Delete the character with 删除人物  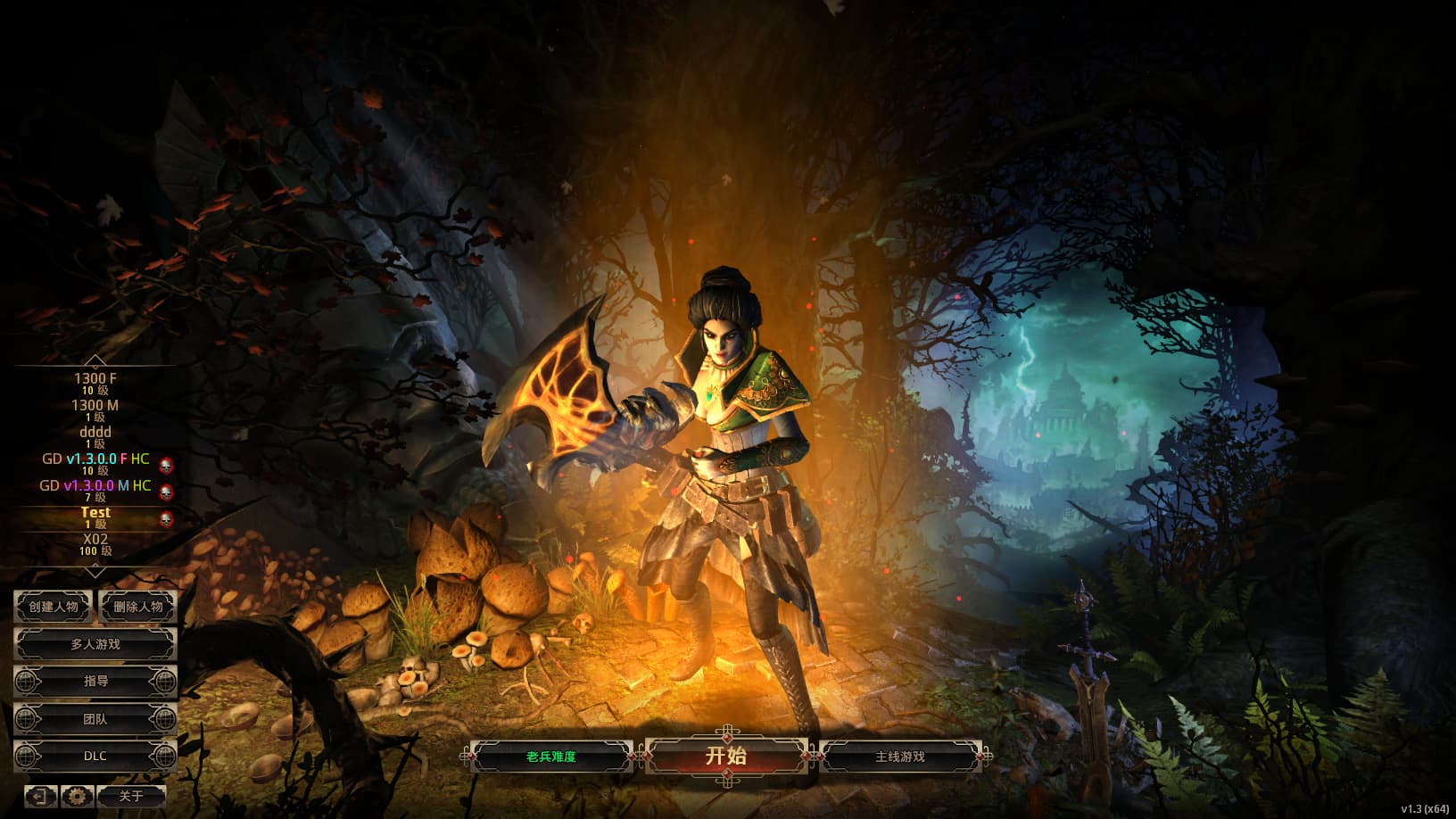137,607
